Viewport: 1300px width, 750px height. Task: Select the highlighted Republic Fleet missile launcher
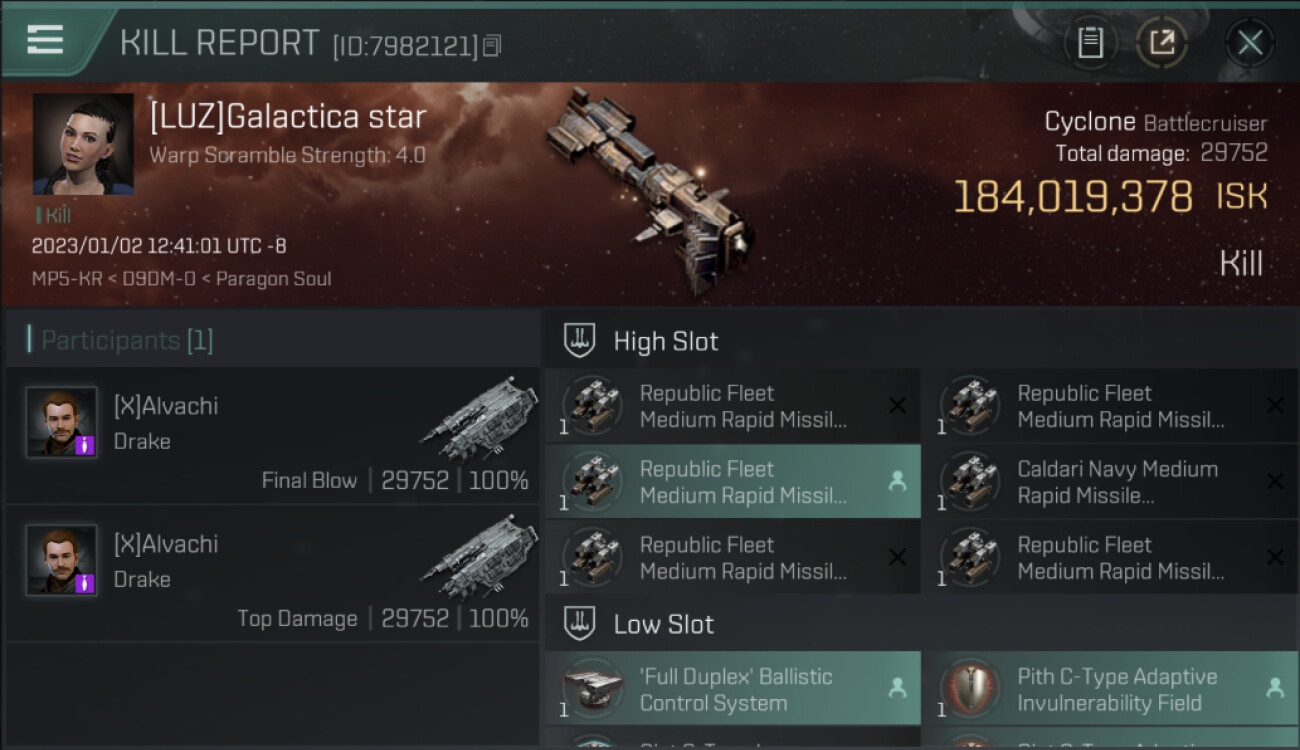(732, 482)
